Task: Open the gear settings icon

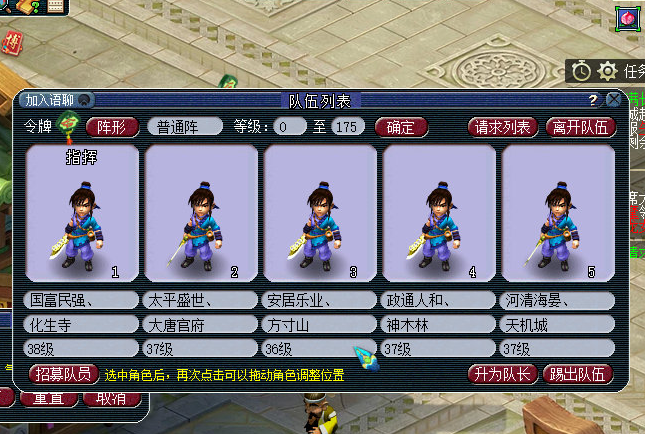Action: pyautogui.click(x=607, y=71)
